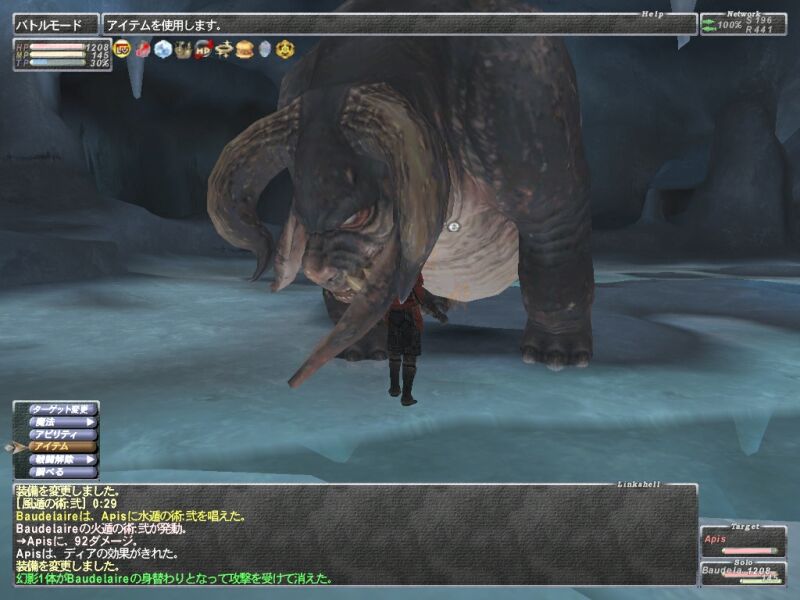Screen dimensions: 800x600
Task: Select 調べる in the battle menu
Action: (x=62, y=471)
